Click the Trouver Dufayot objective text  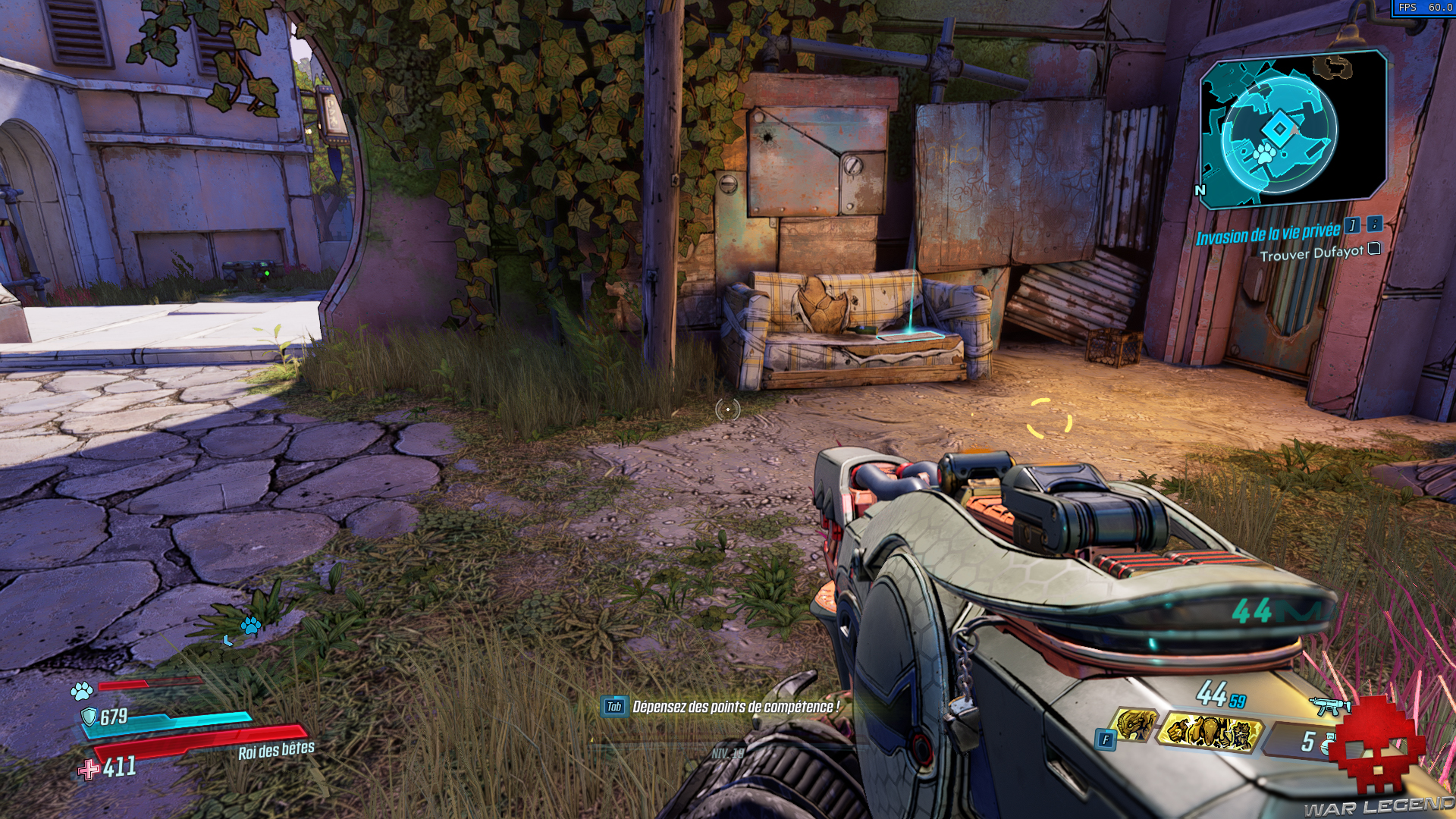click(1311, 254)
